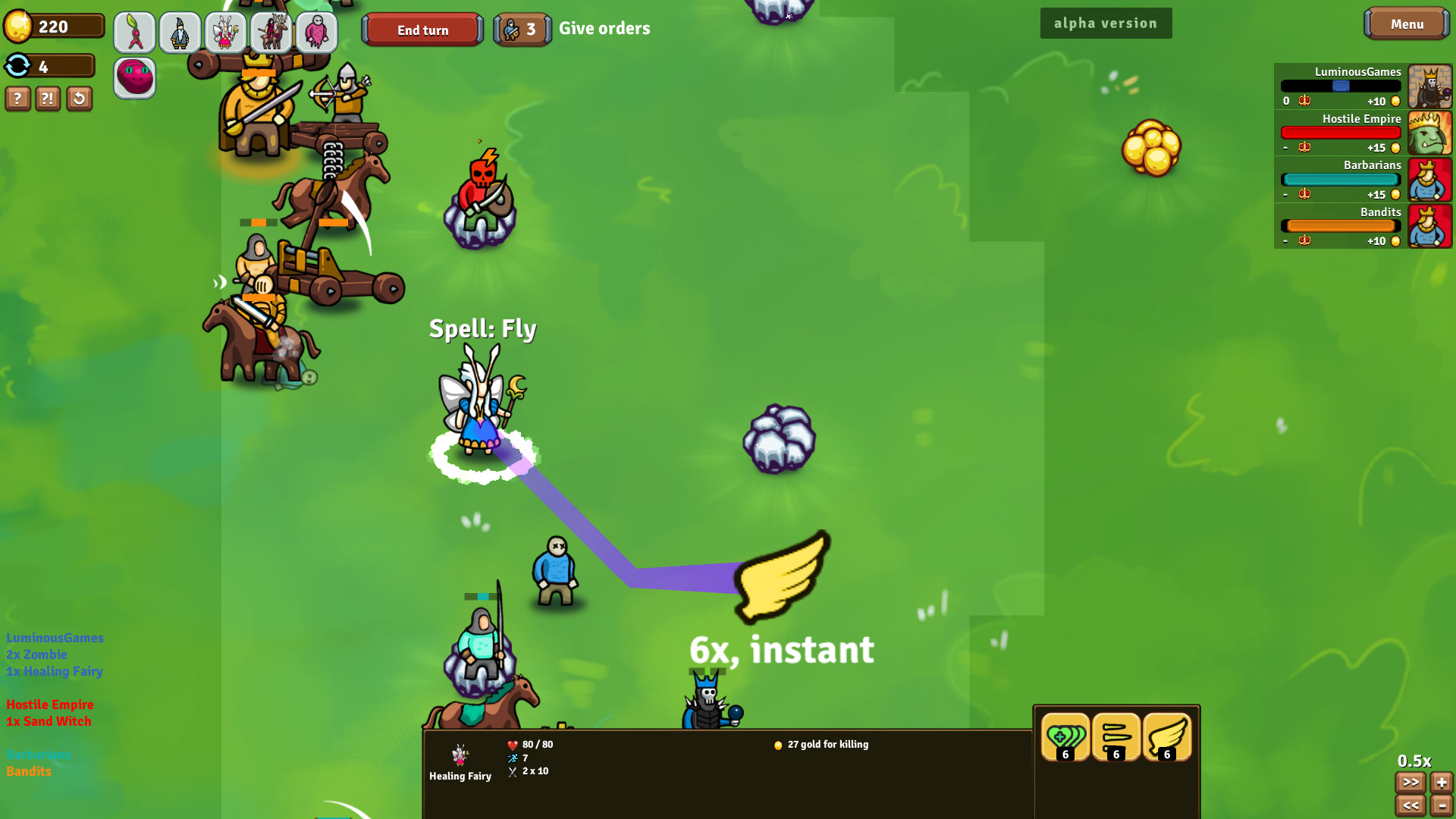
Task: Select the wizard unit icon
Action: coord(180,32)
